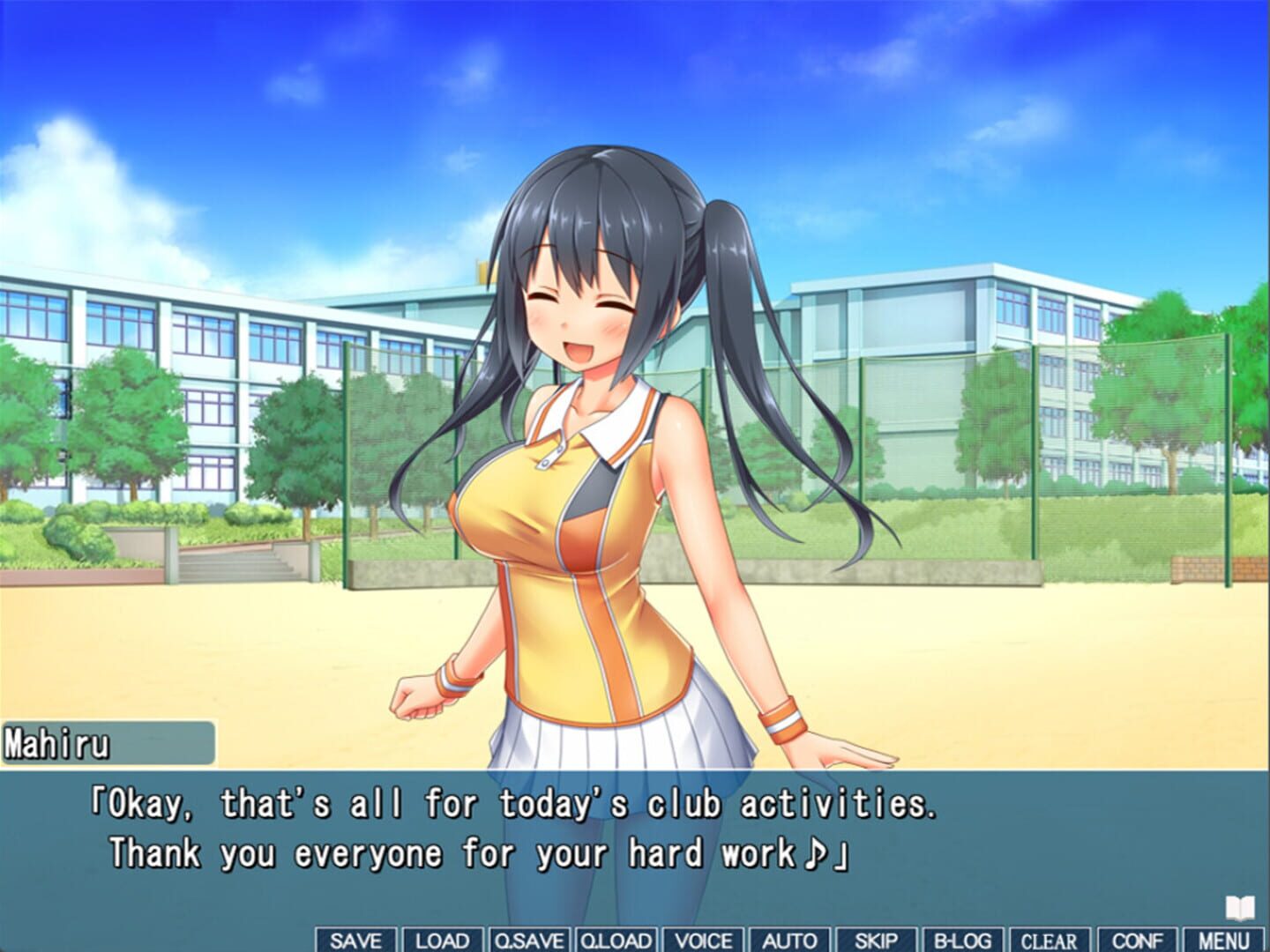Open VOICE replay for the current line
This screenshot has height=952, width=1270.
(701, 941)
